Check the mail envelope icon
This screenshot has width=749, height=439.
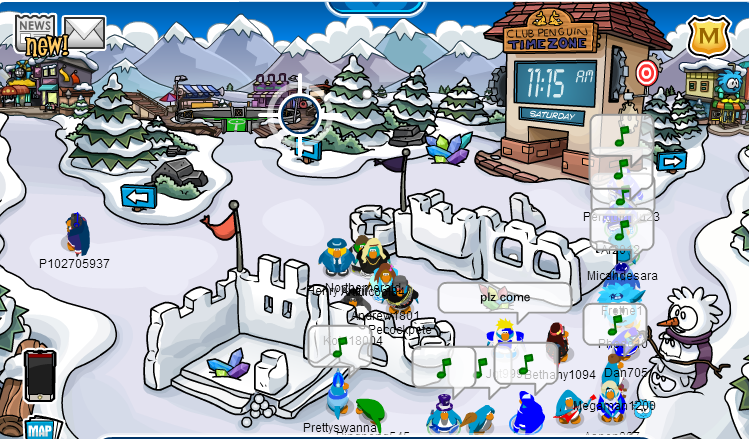pos(84,33)
